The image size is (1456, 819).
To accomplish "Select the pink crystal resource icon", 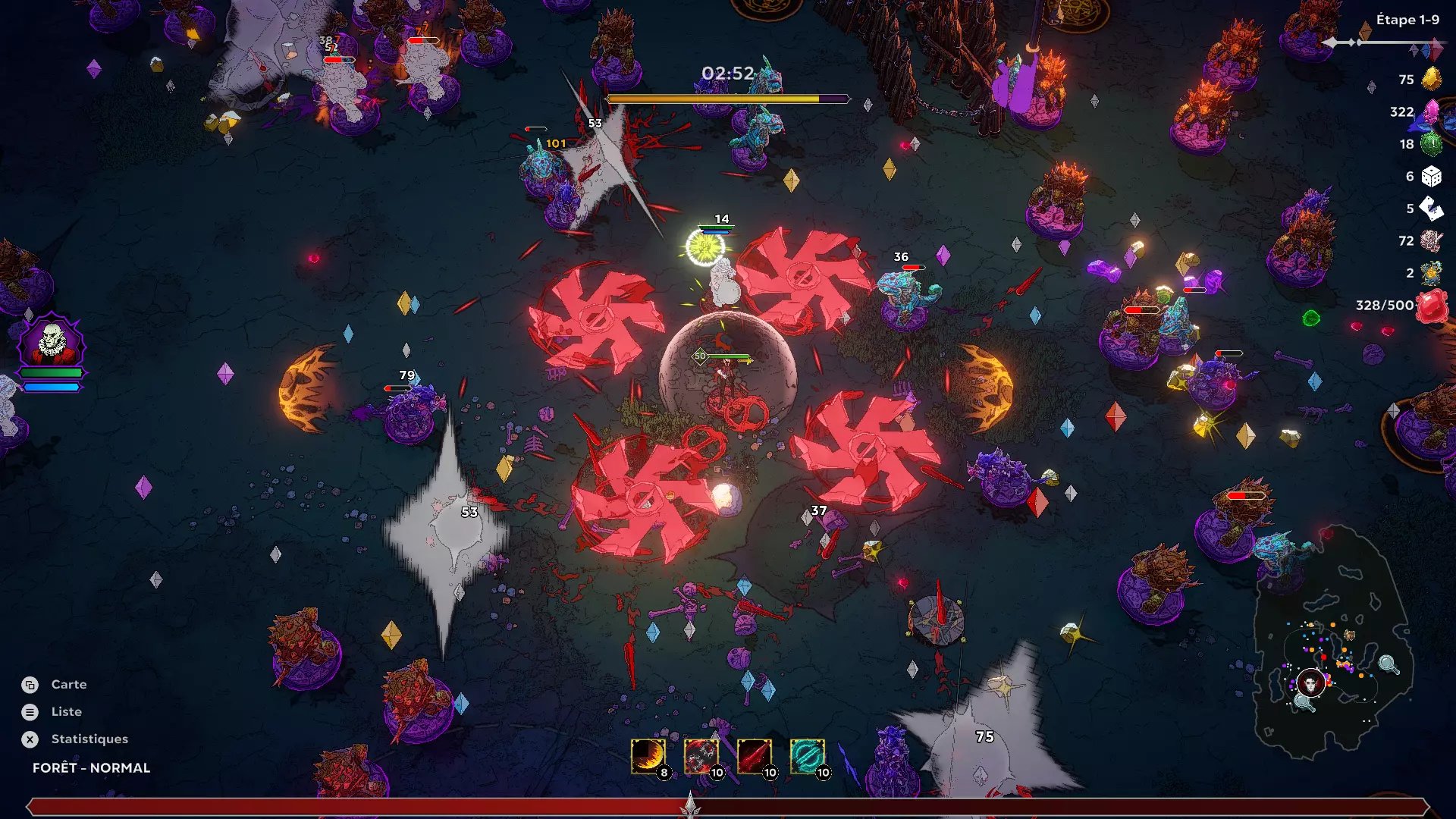I will tap(1431, 111).
